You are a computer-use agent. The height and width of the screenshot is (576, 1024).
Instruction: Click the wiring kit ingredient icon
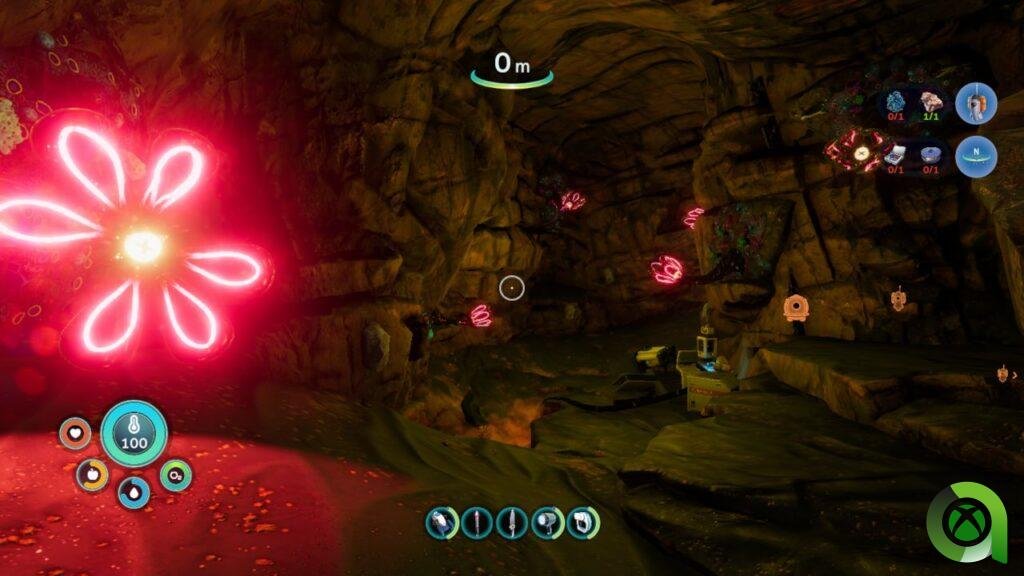[x=896, y=154]
